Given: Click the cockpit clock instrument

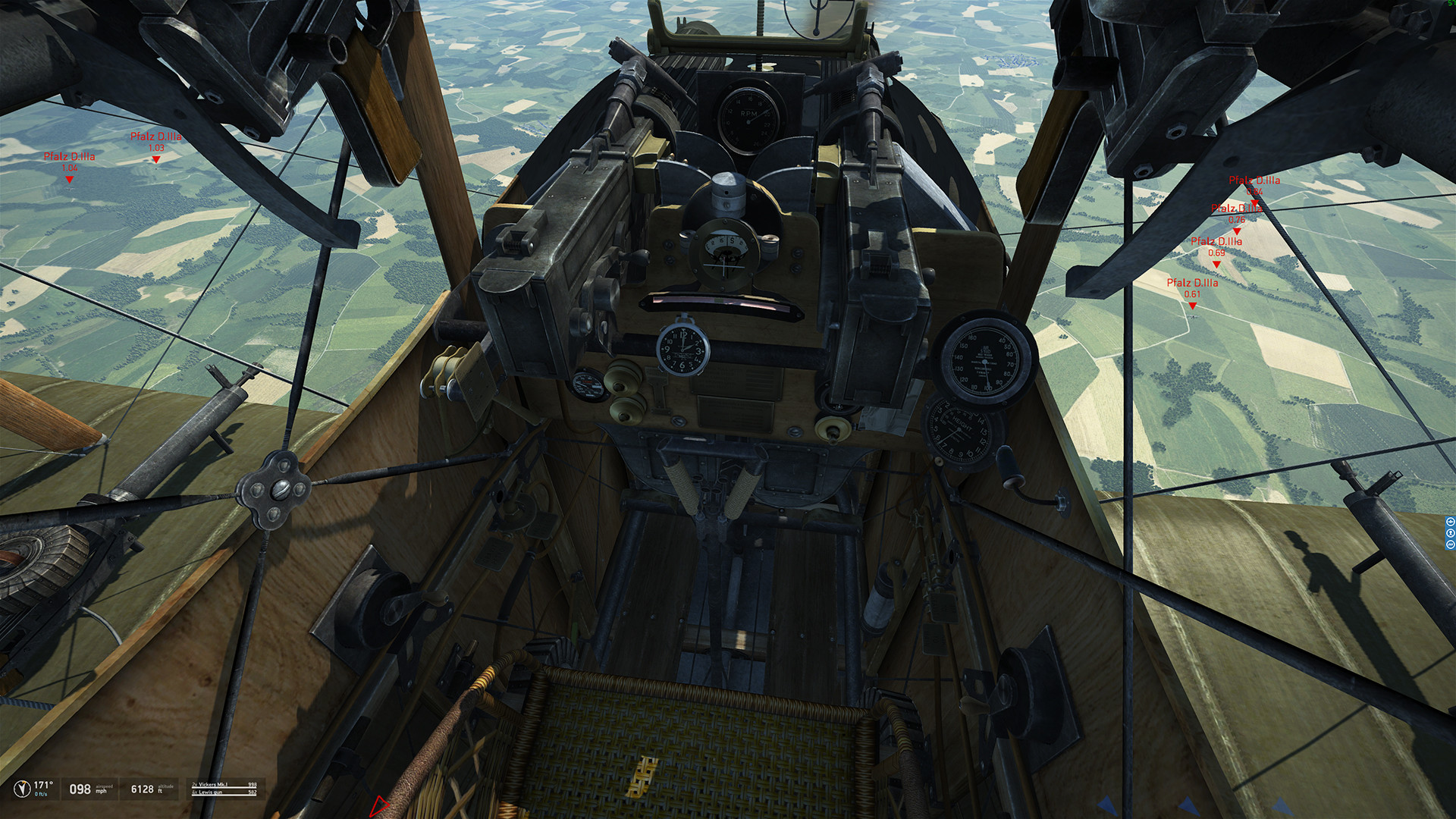Looking at the screenshot, I should coord(681,351).
